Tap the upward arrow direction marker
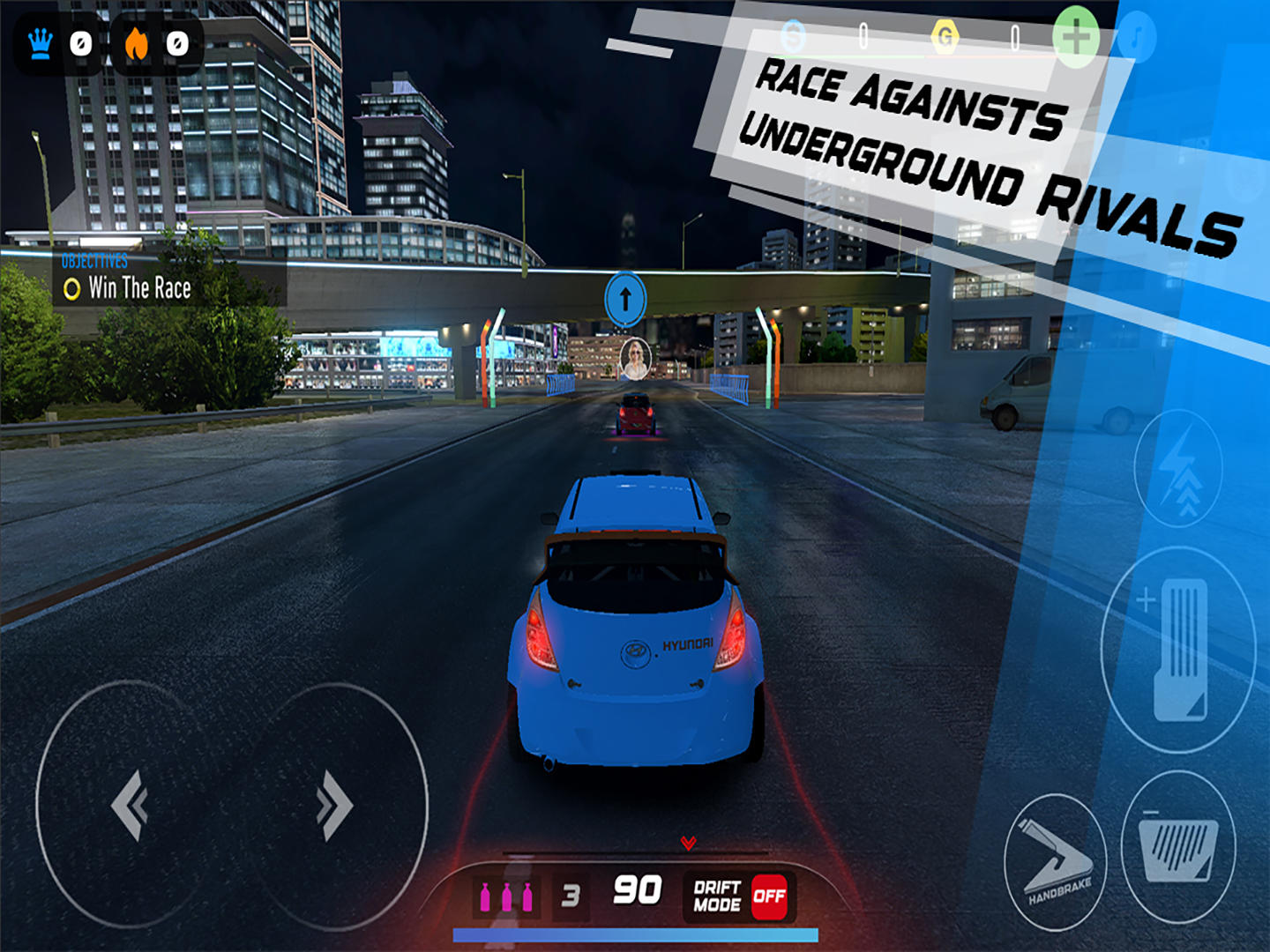The height and width of the screenshot is (952, 1270). 626,300
